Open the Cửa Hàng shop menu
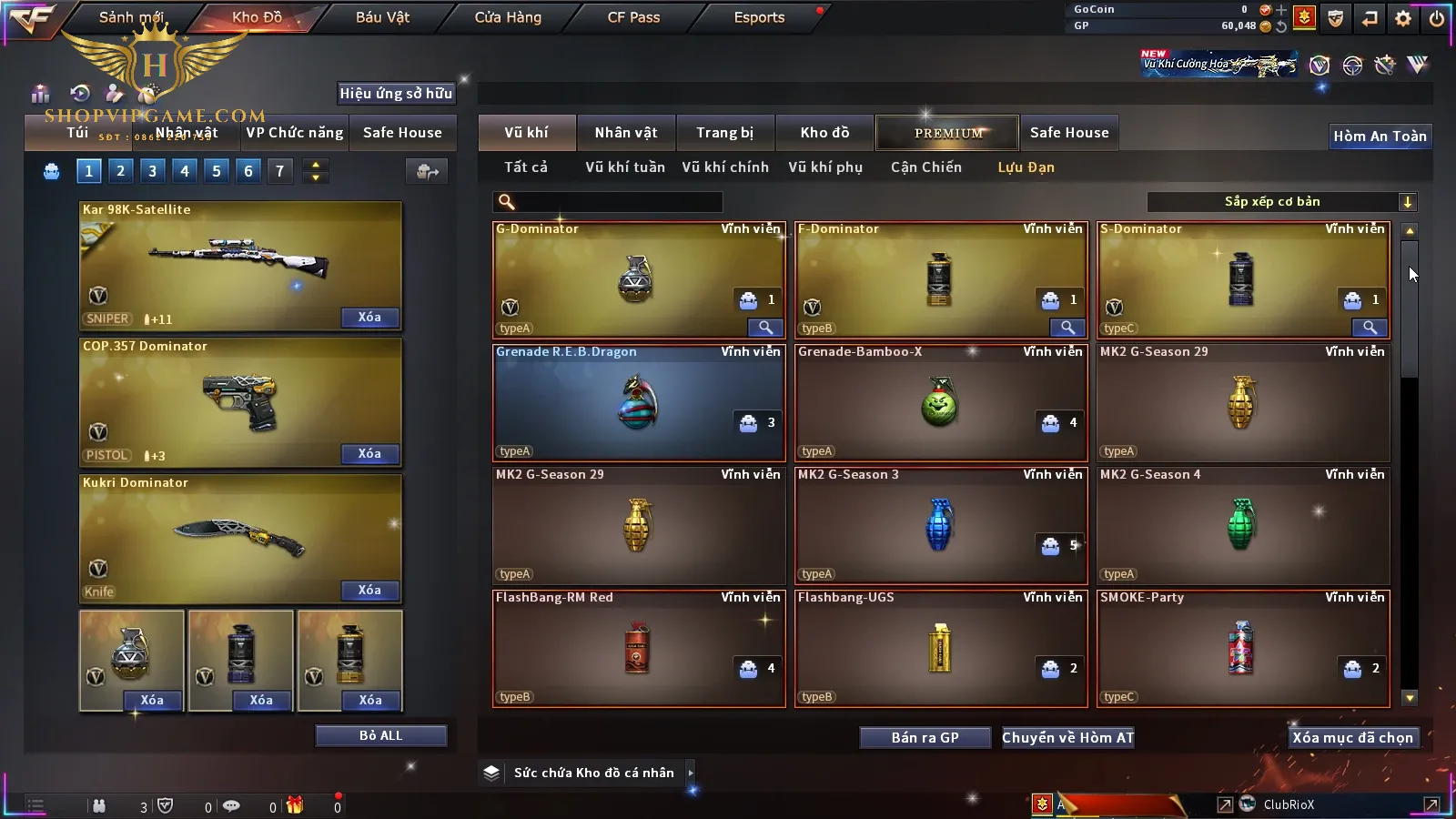The image size is (1456, 819). (508, 17)
